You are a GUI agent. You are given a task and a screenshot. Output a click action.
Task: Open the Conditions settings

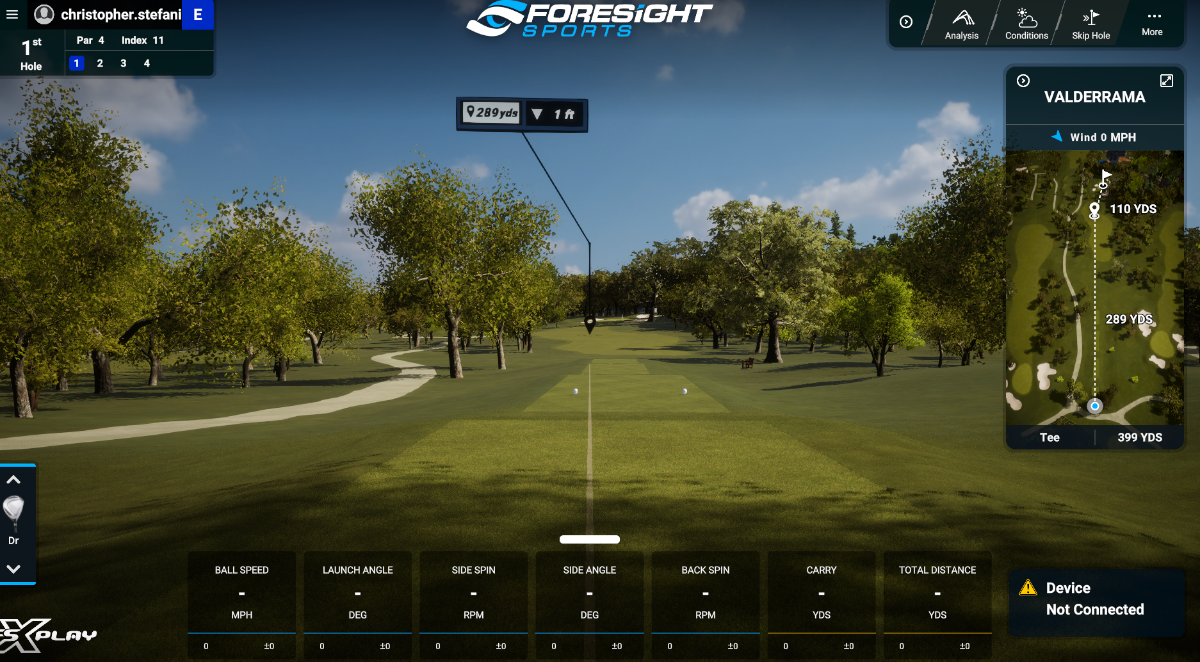click(1027, 24)
